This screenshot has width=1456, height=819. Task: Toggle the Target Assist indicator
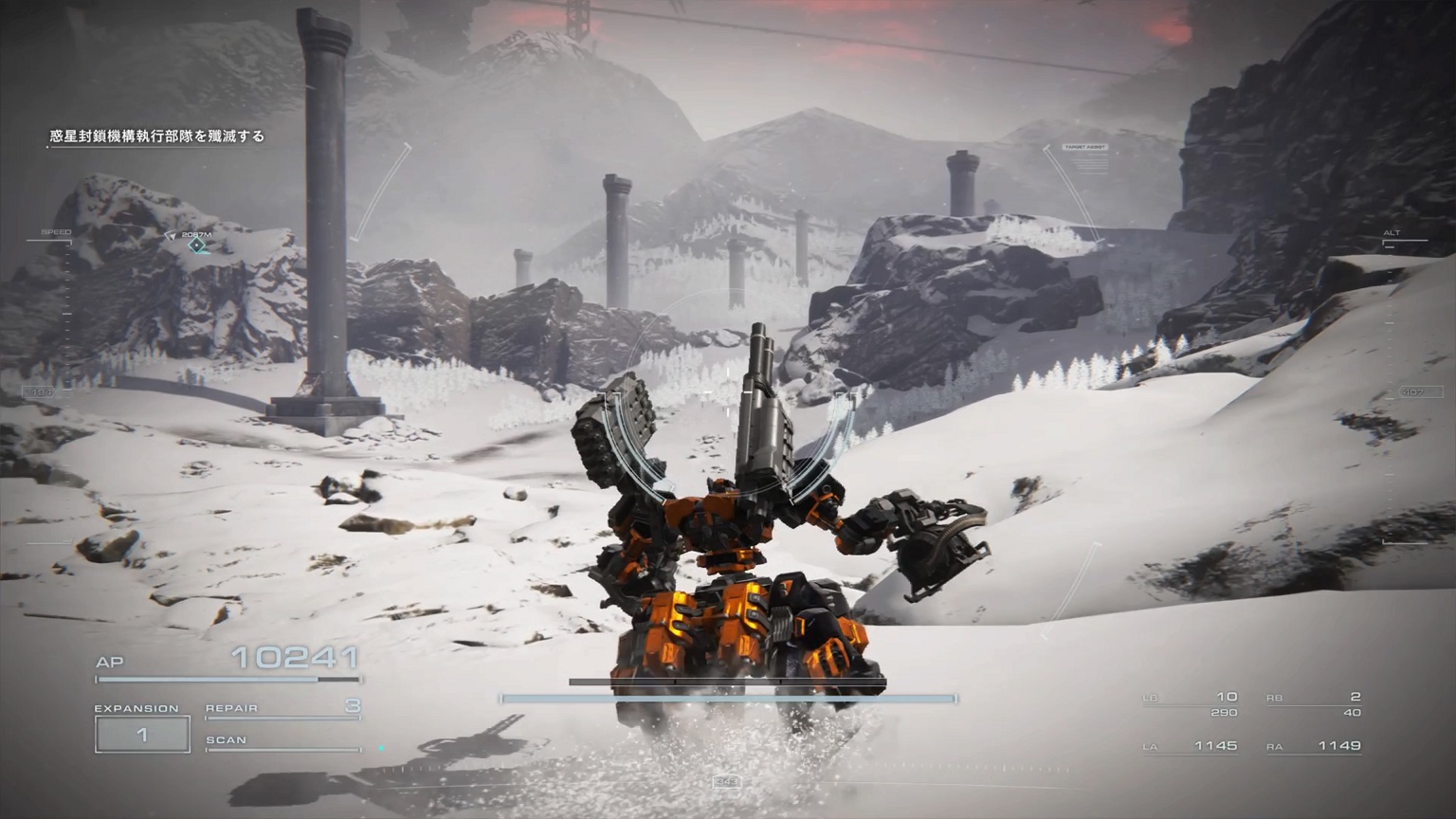[1085, 149]
